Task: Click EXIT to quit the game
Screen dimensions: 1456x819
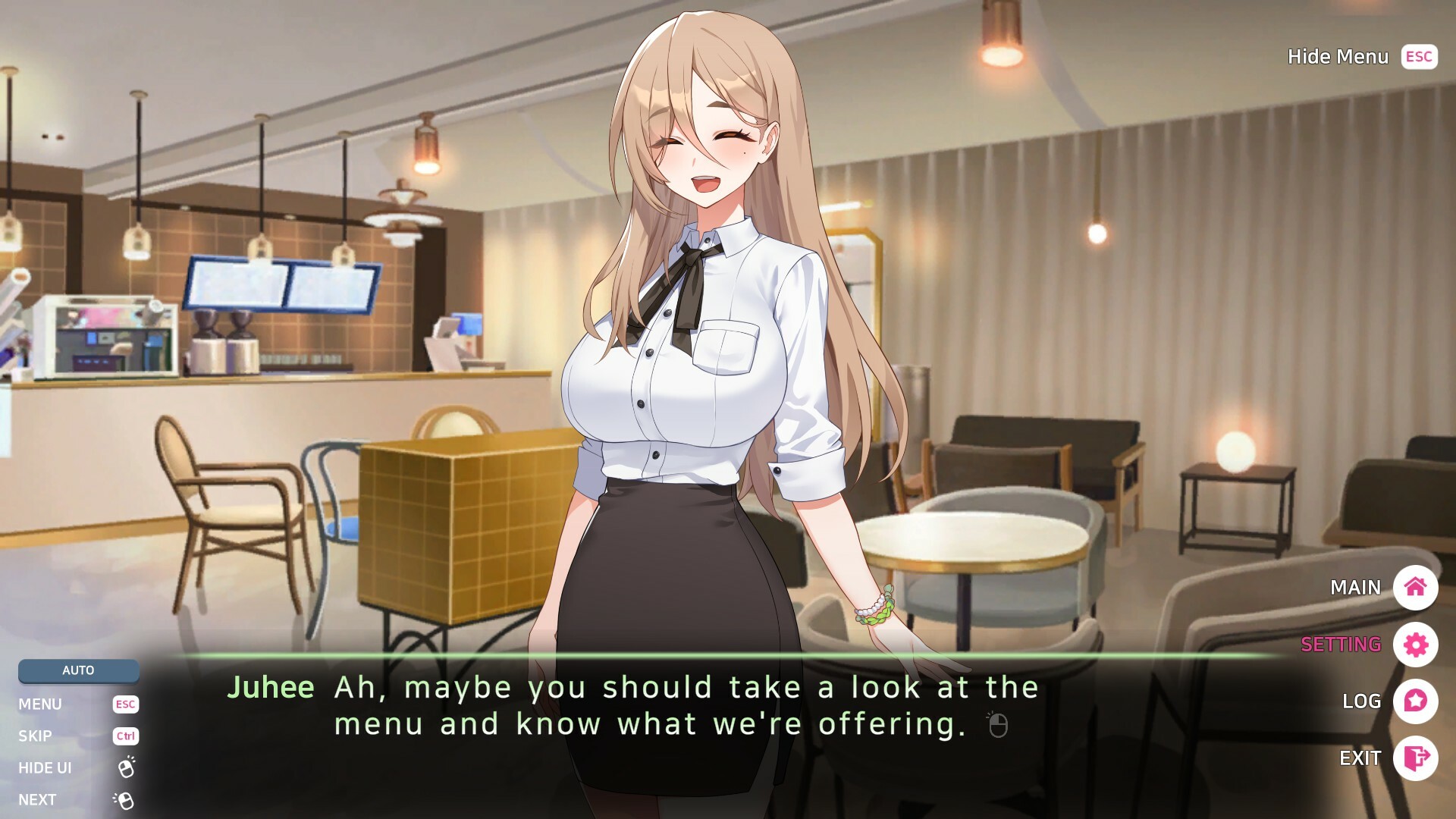Action: pyautogui.click(x=1360, y=758)
